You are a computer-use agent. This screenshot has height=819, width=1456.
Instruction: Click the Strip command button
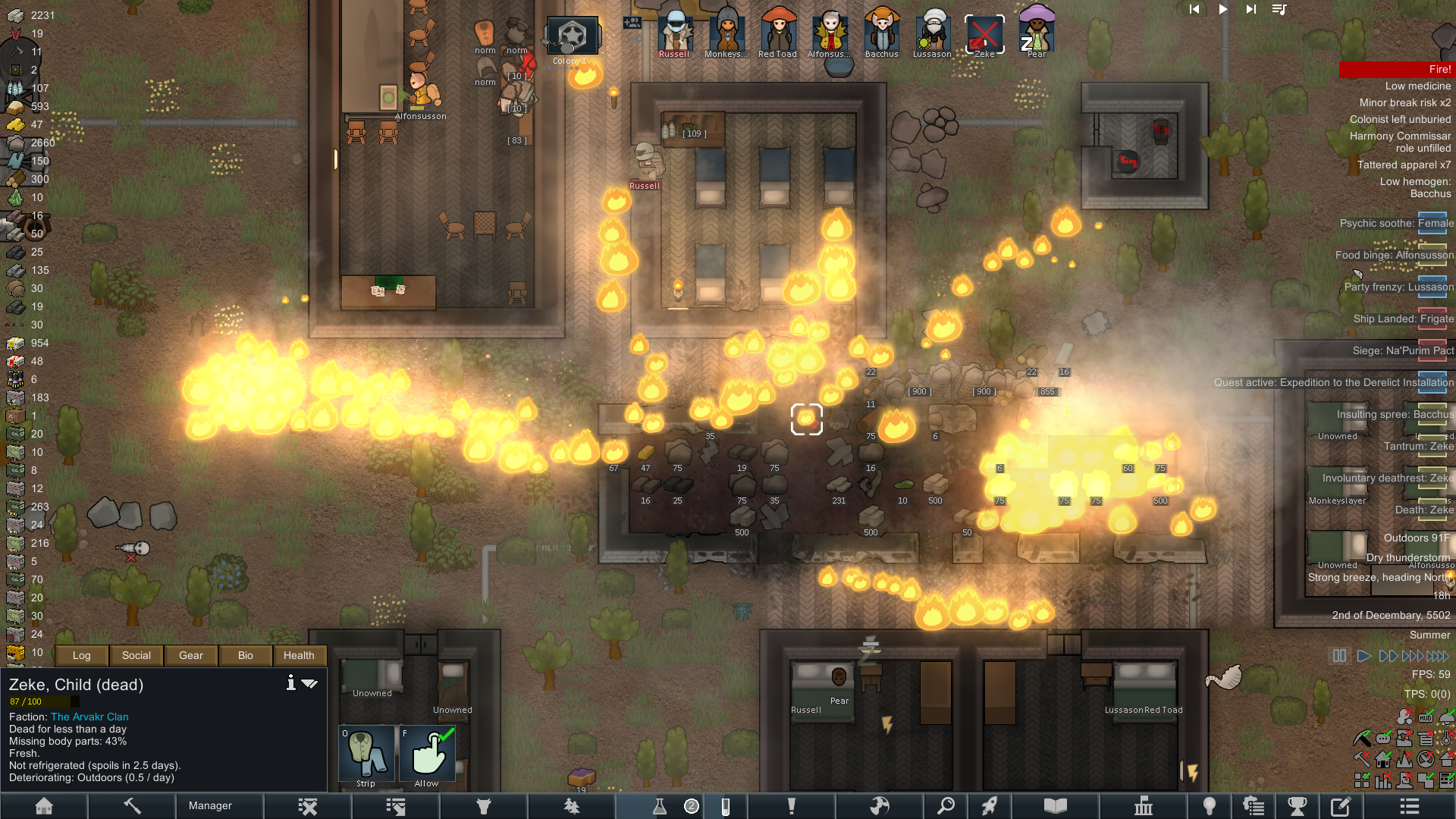[x=366, y=755]
